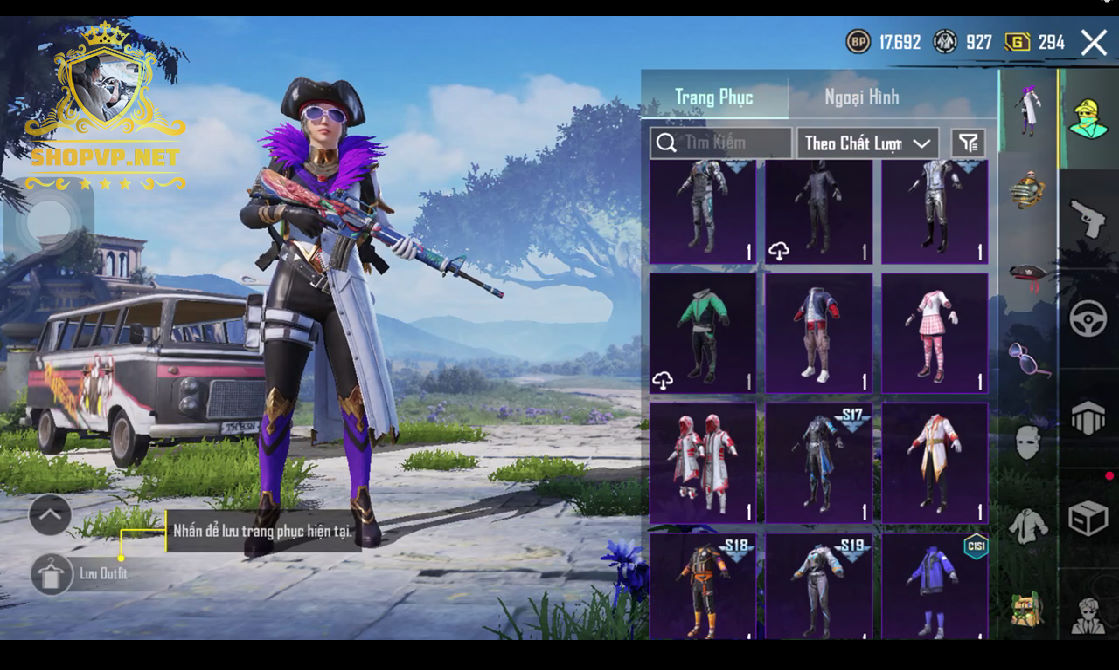Open the box crate category
This screenshot has height=670, width=1119.
click(1088, 518)
